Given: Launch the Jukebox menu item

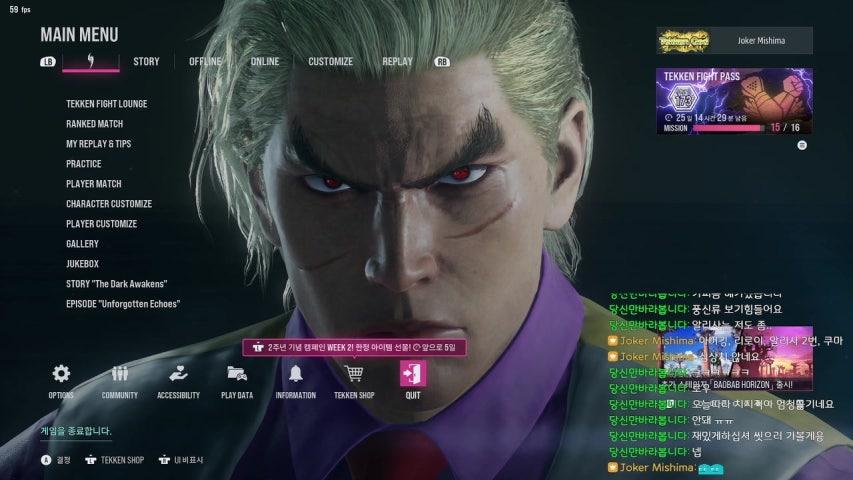Looking at the screenshot, I should (82, 264).
